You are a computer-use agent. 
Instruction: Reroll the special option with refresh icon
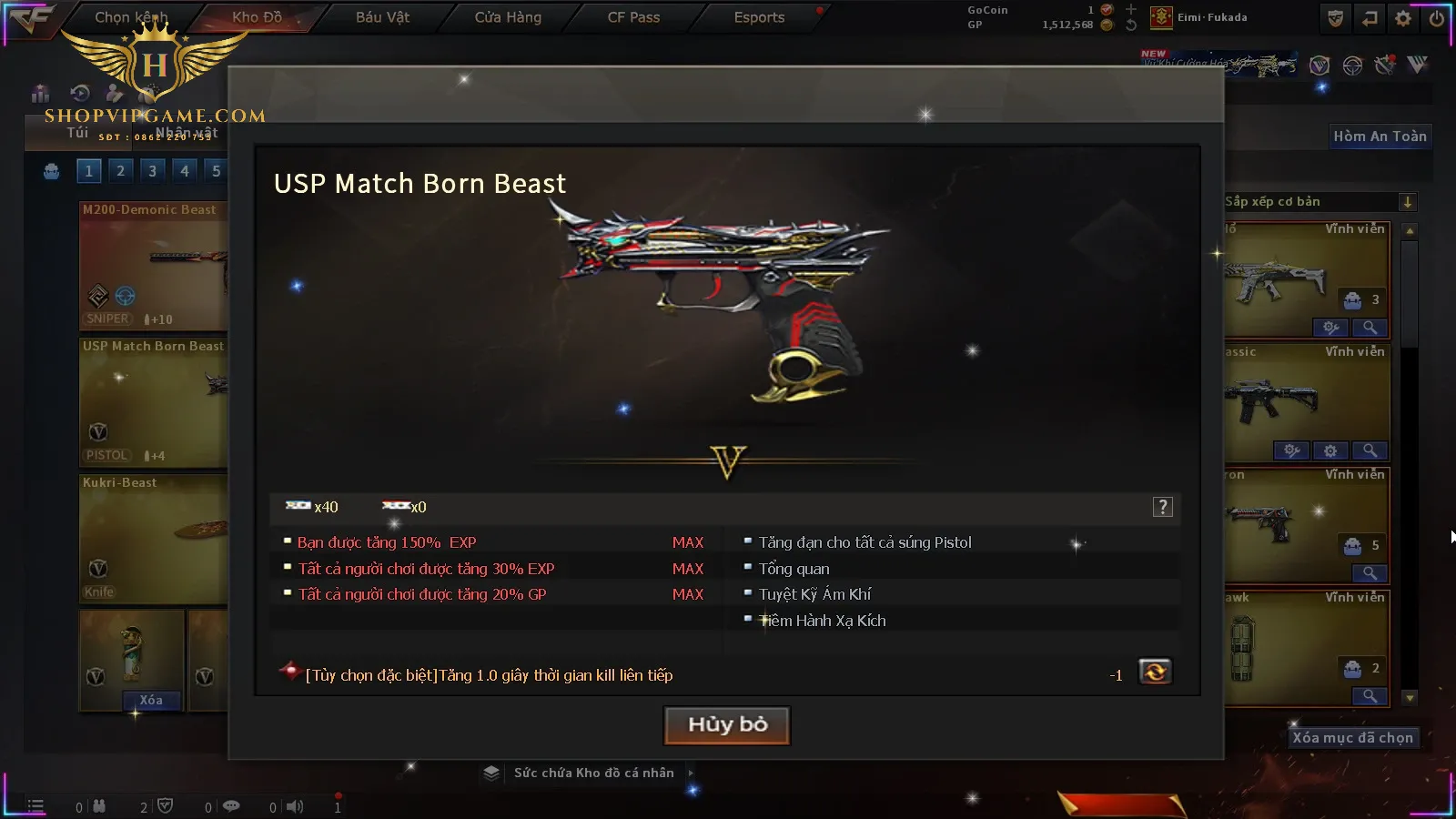(1155, 672)
